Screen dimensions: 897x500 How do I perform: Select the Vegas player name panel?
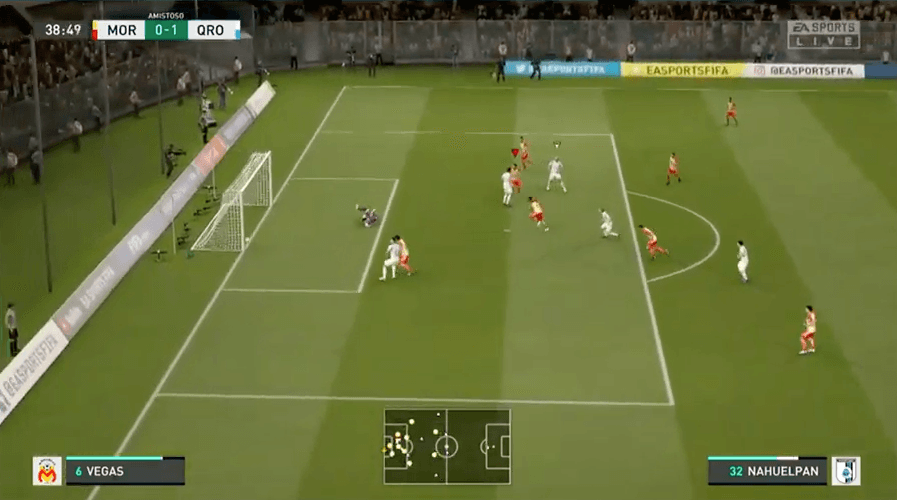click(x=125, y=470)
